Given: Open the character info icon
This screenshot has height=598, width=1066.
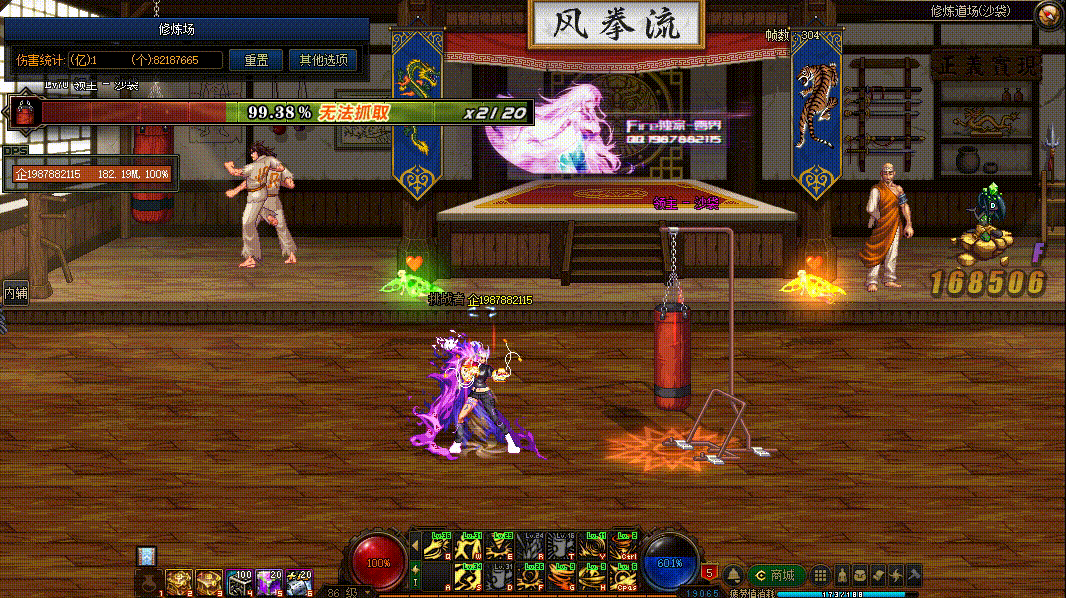Looking at the screenshot, I should pos(841,575).
